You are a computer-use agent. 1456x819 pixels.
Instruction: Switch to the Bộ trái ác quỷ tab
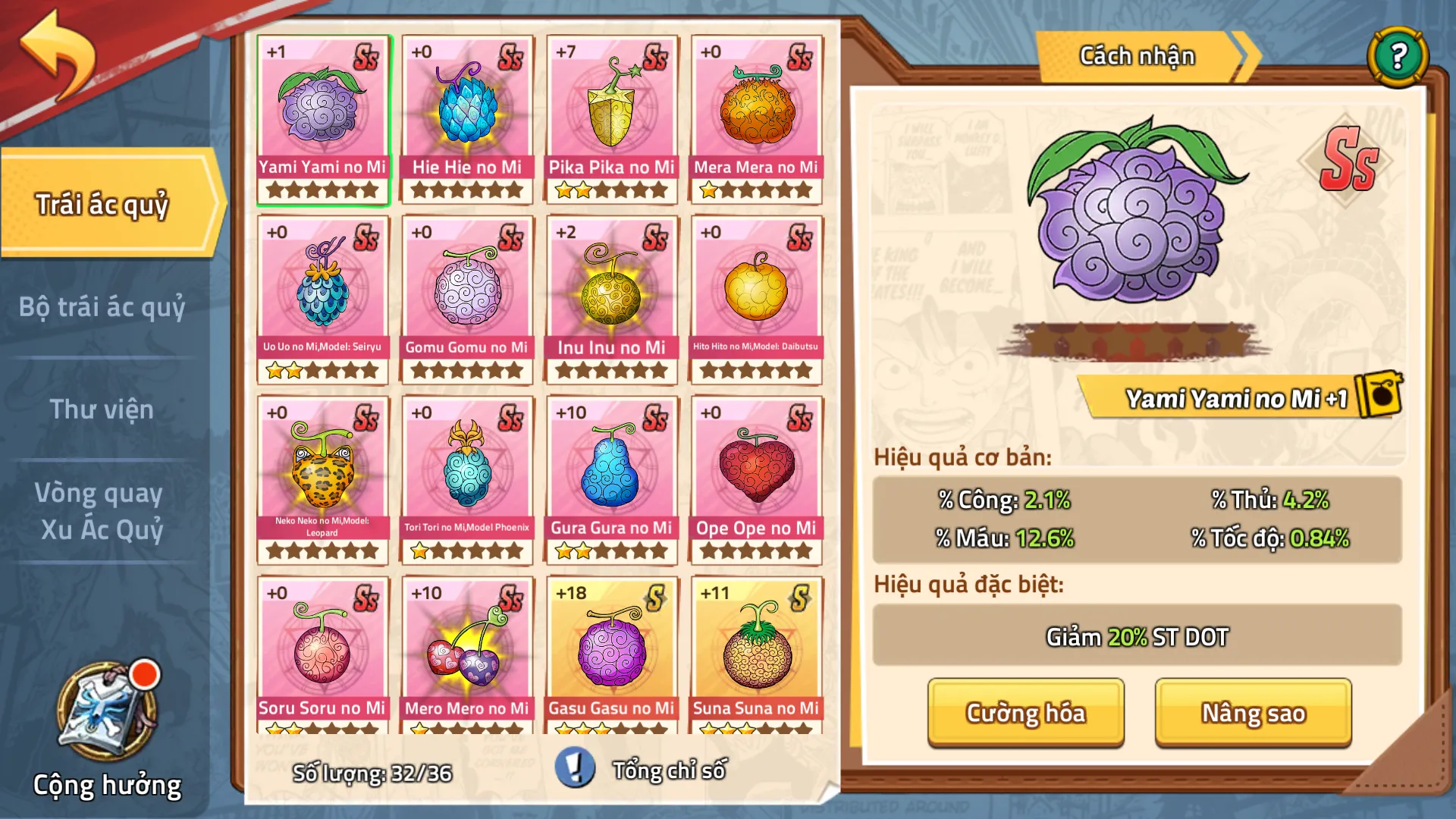pos(102,307)
